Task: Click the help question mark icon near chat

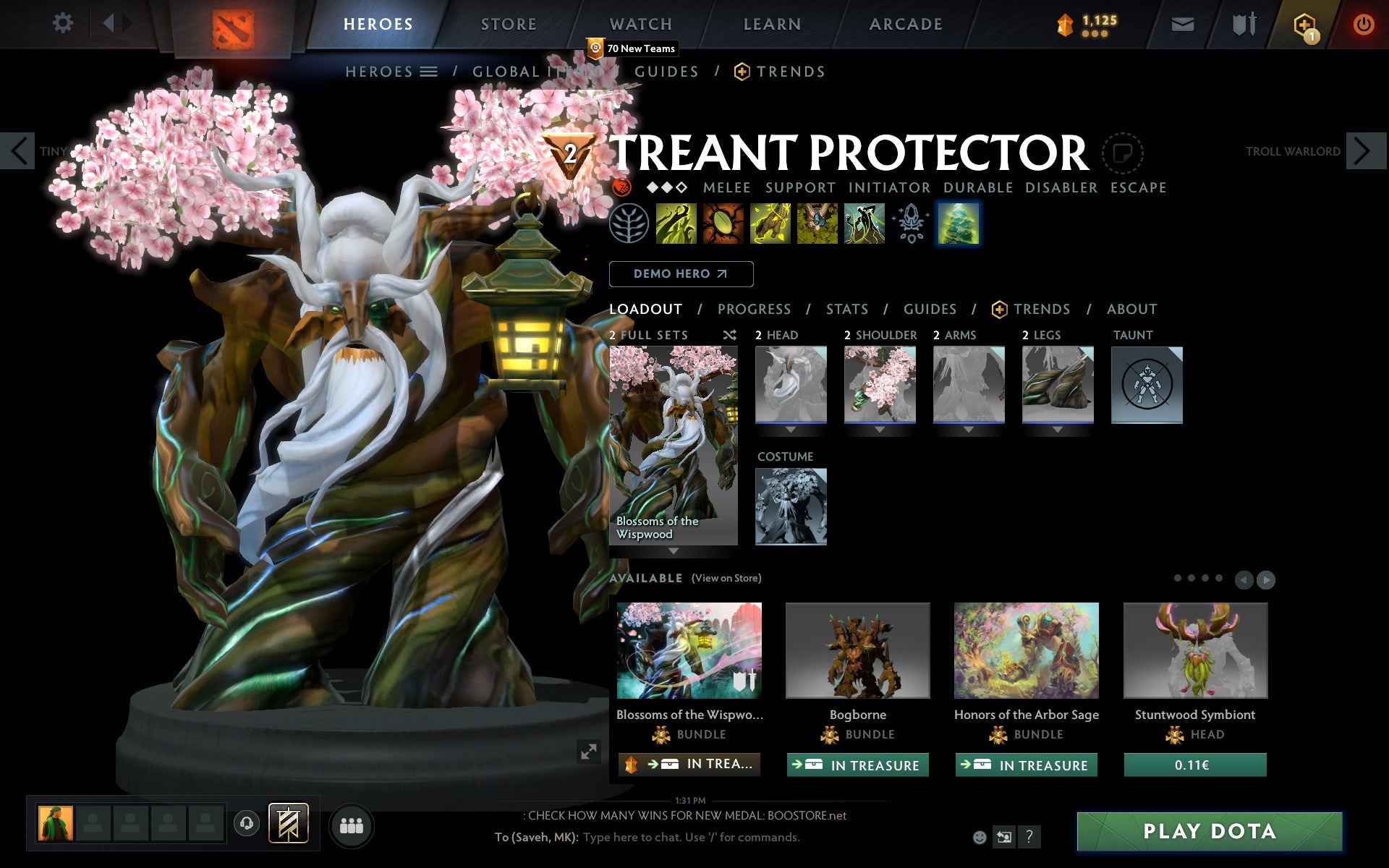Action: (1028, 838)
